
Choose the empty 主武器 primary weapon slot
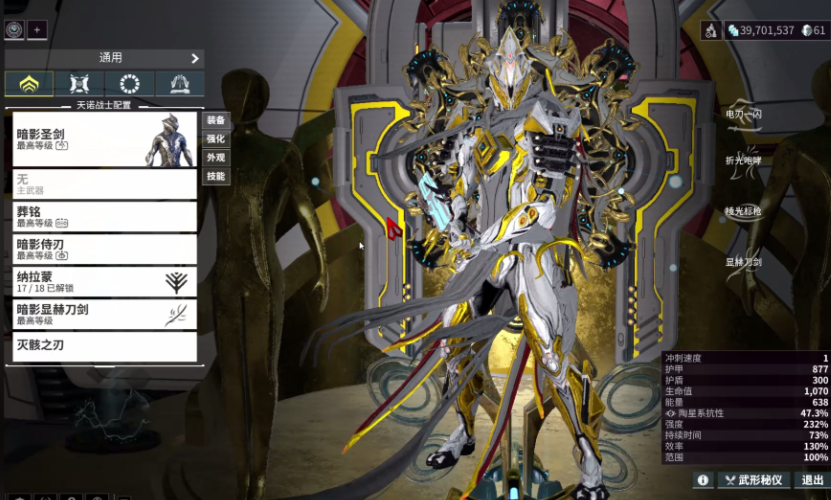pos(105,184)
